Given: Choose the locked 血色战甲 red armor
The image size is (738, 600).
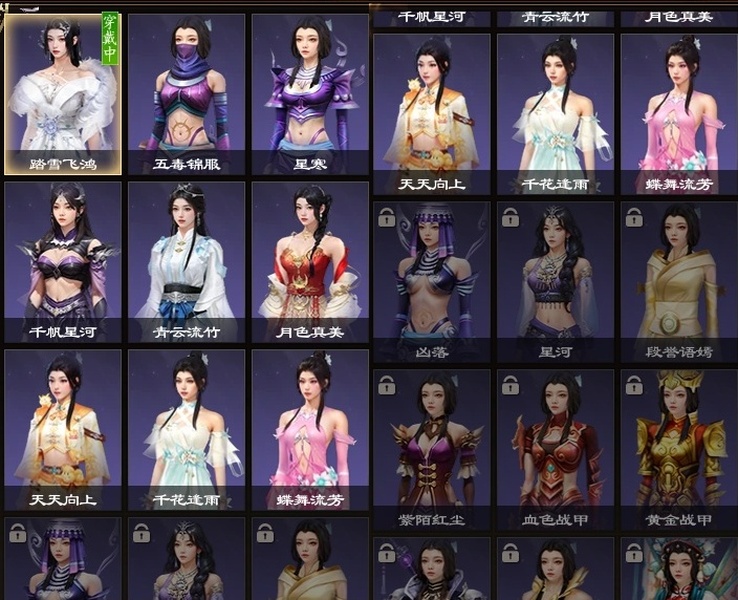Looking at the screenshot, I should pos(555,448).
